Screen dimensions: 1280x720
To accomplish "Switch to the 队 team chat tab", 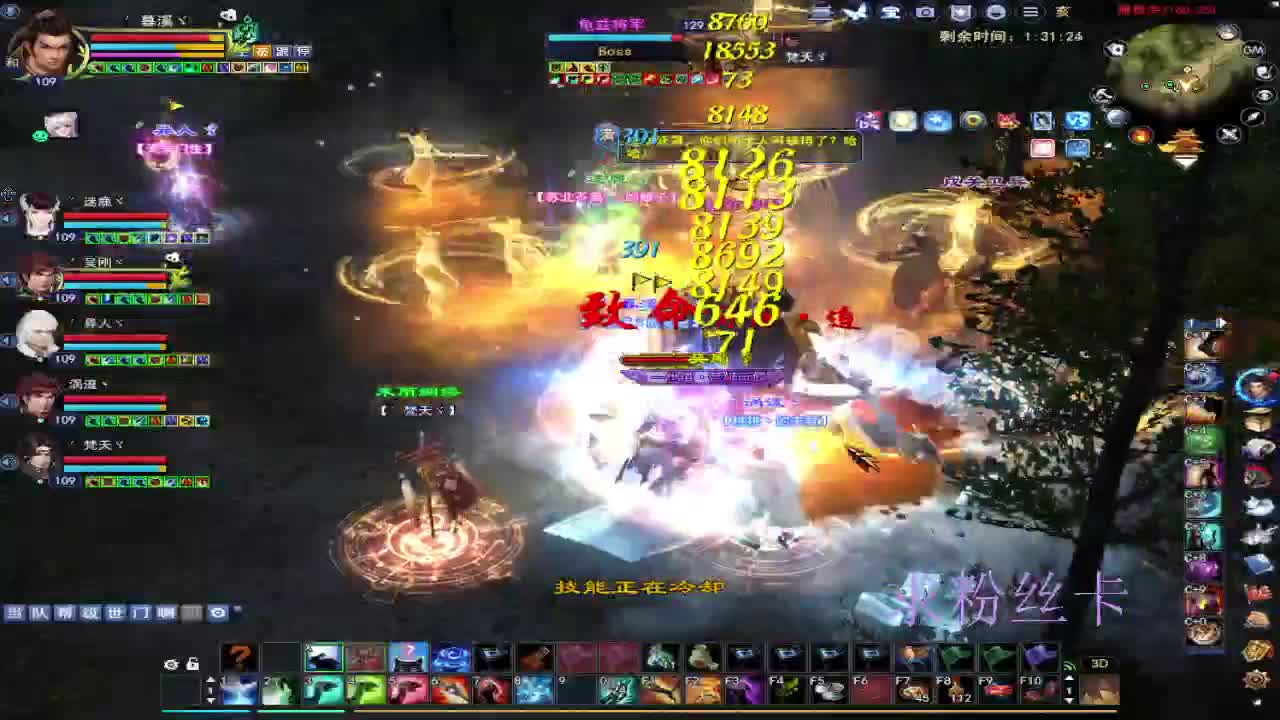I will [x=40, y=614].
